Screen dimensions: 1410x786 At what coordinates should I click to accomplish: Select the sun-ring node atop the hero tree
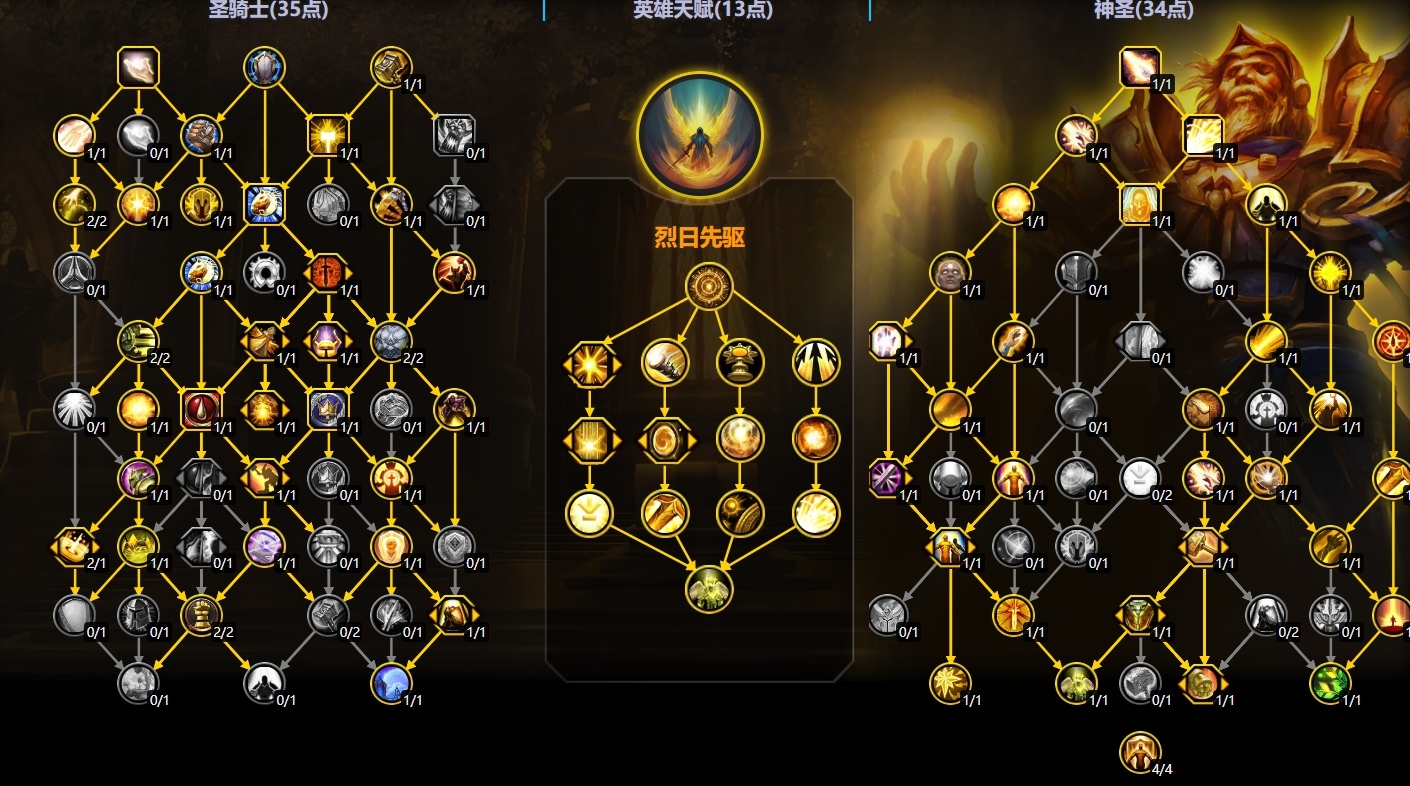(709, 287)
